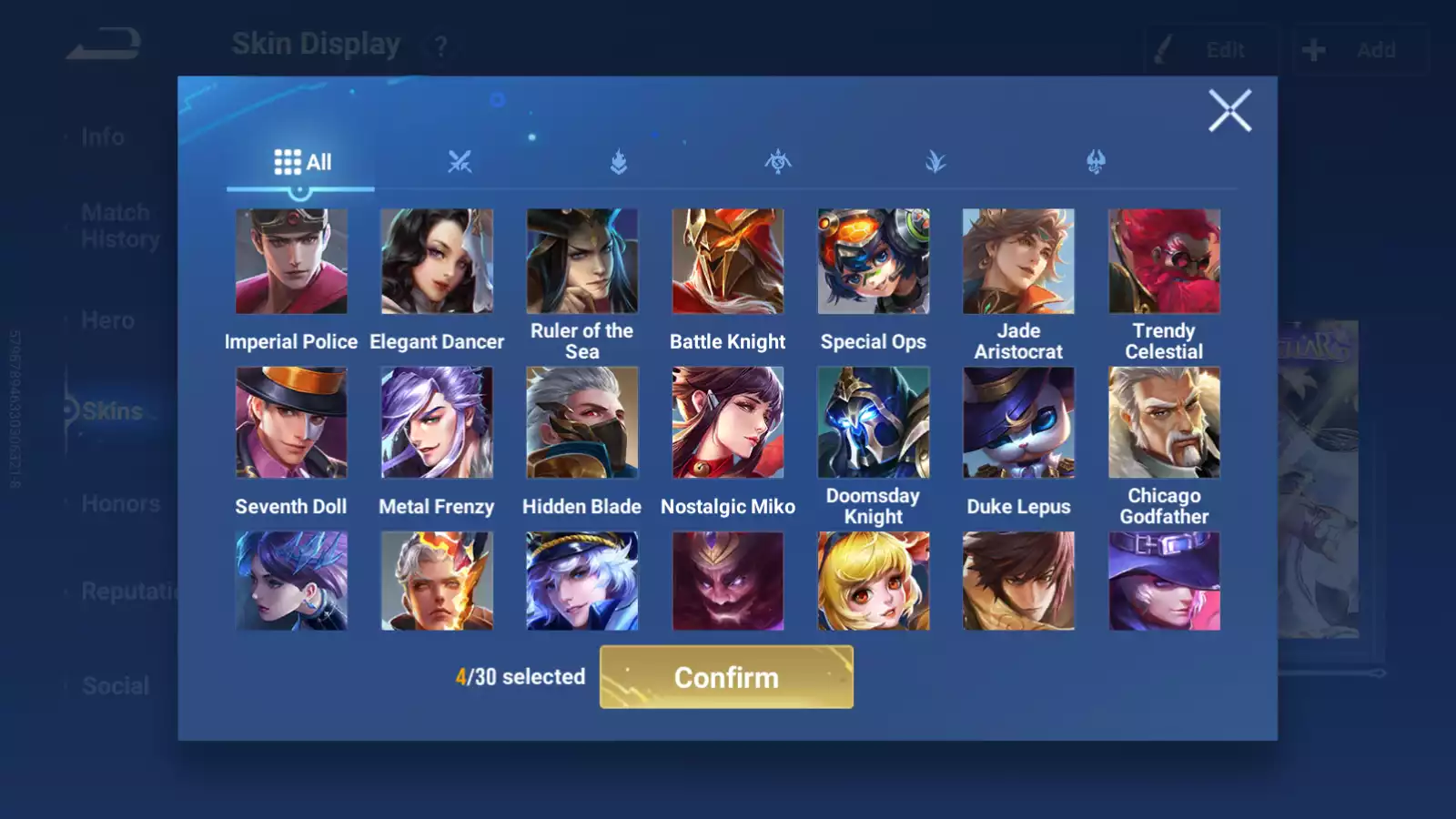
Task: Switch to the All skins tab
Action: 301,163
